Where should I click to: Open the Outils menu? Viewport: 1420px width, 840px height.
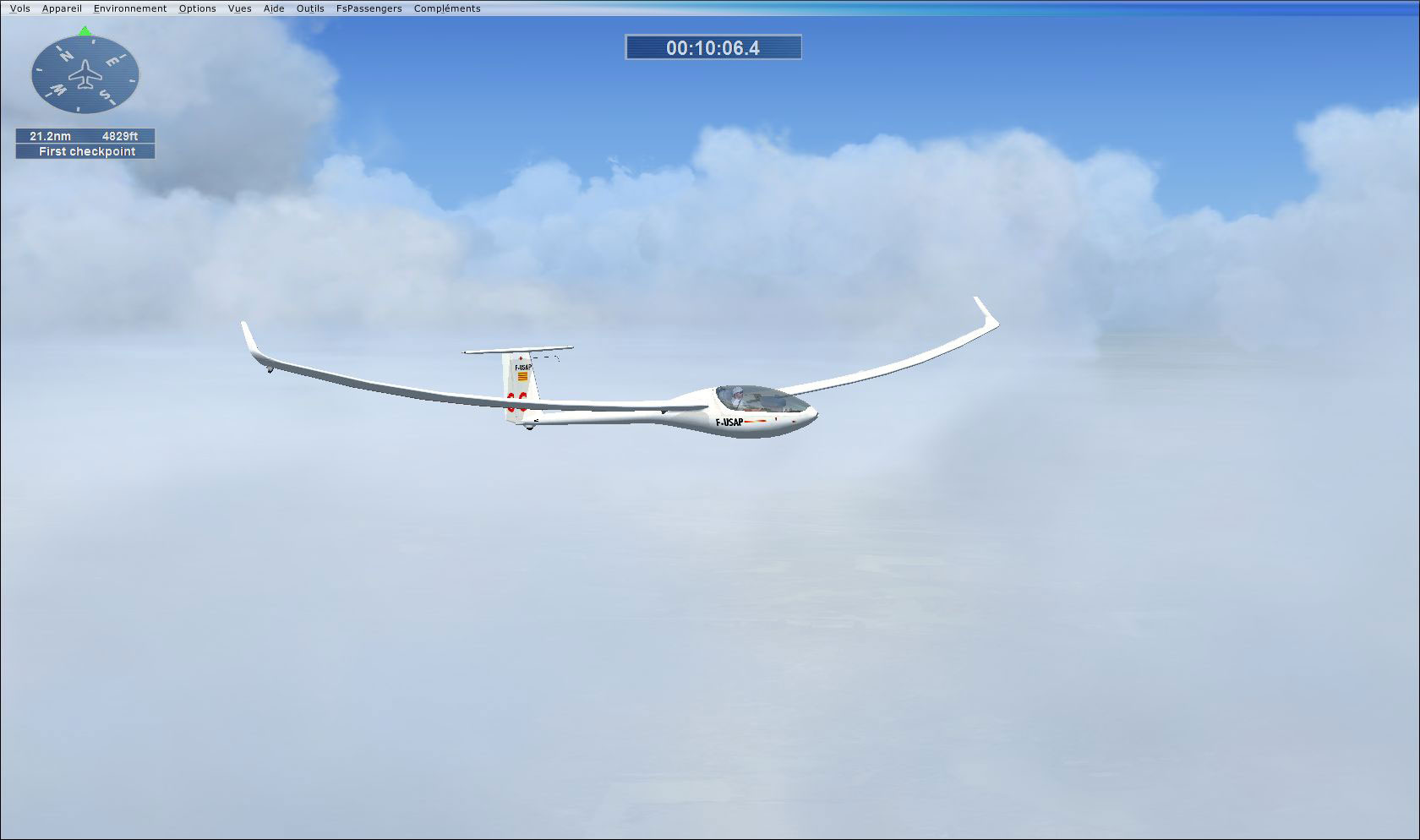click(309, 8)
